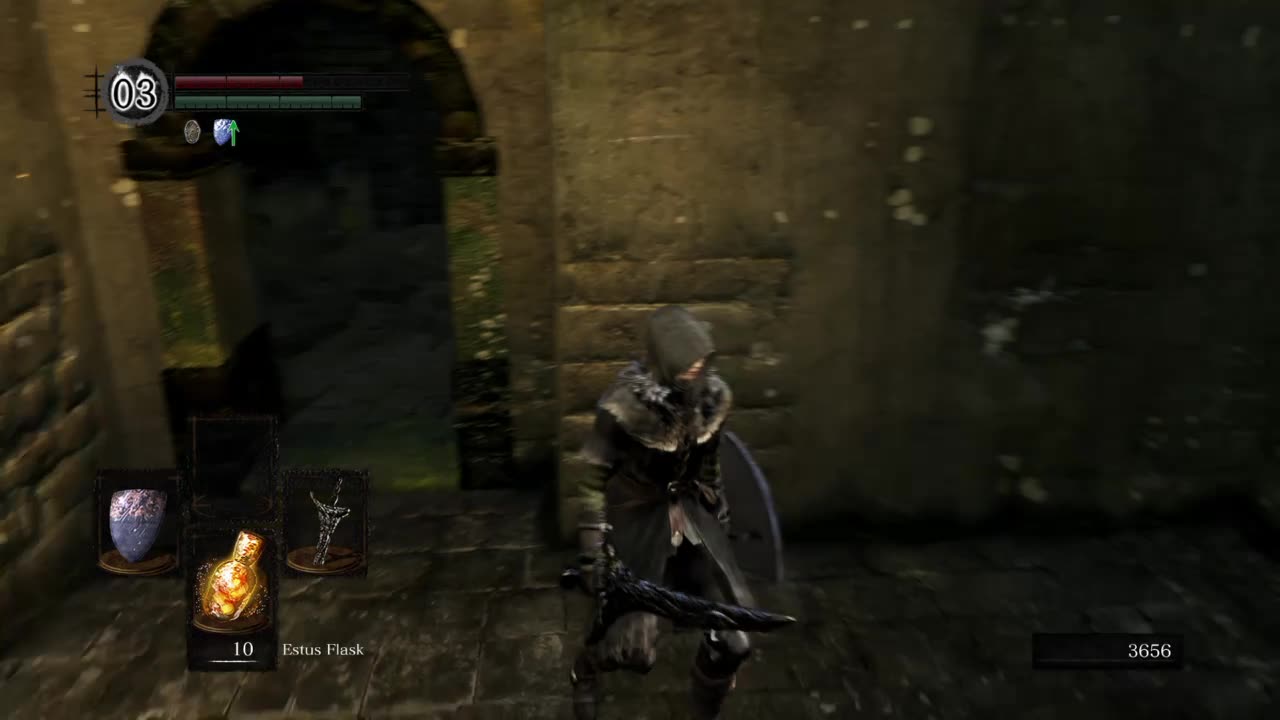The image size is (1280, 720).
Task: Open the Estus Flask label text
Action: 322,649
